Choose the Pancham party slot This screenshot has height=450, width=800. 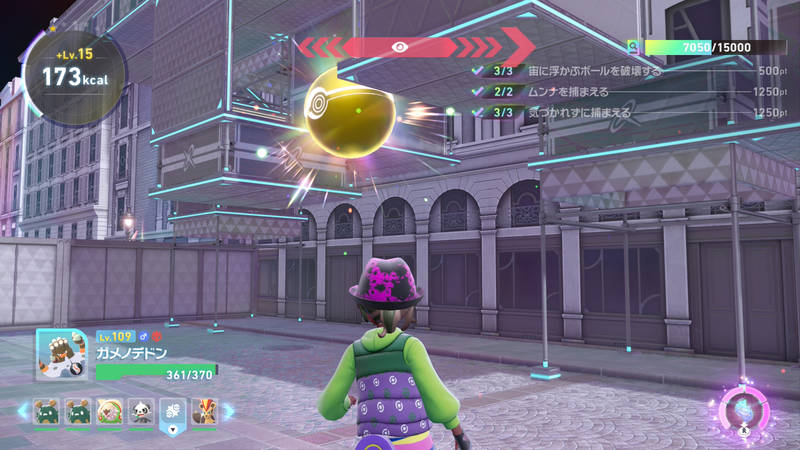coord(140,411)
